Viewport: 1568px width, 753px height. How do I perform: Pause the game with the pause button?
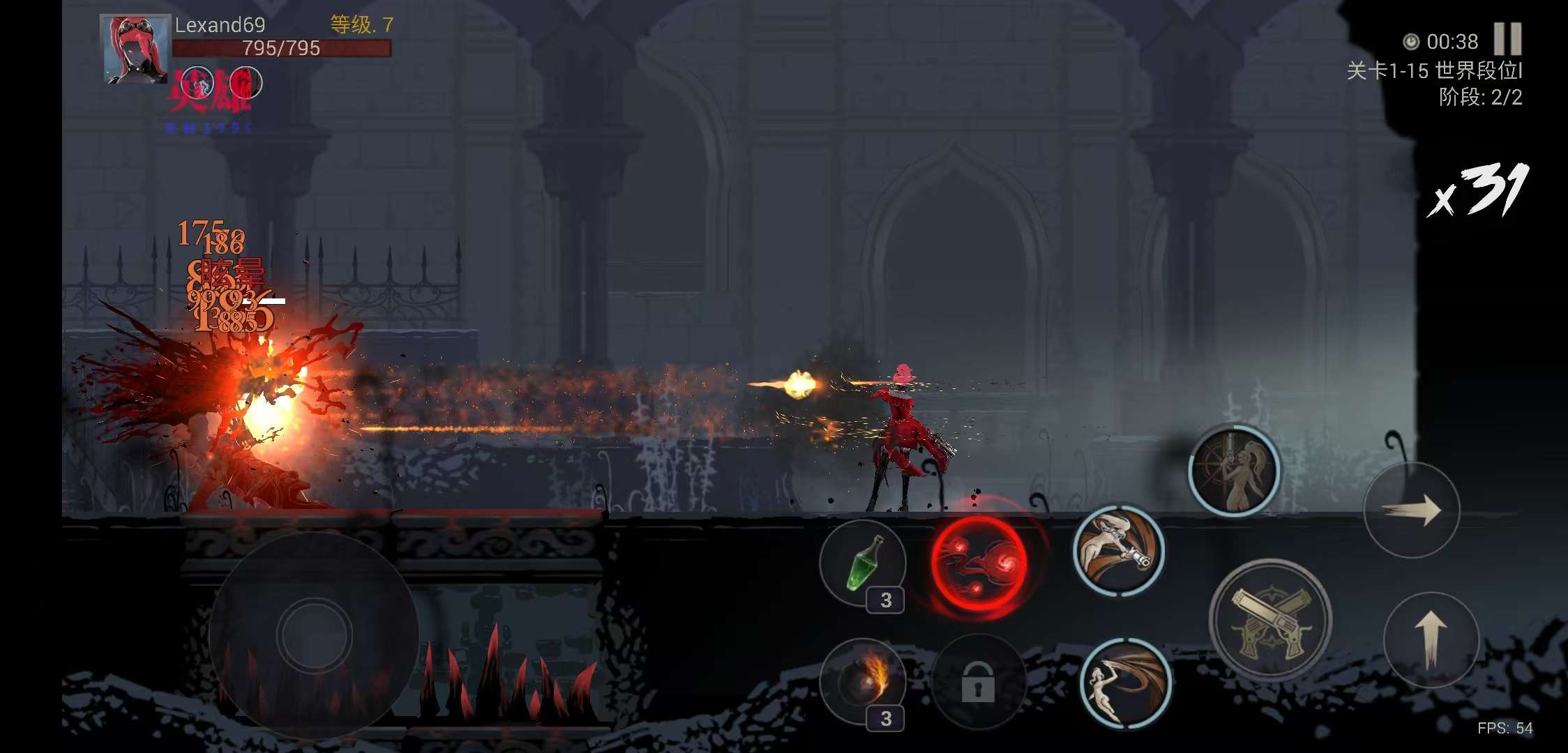pyautogui.click(x=1507, y=39)
